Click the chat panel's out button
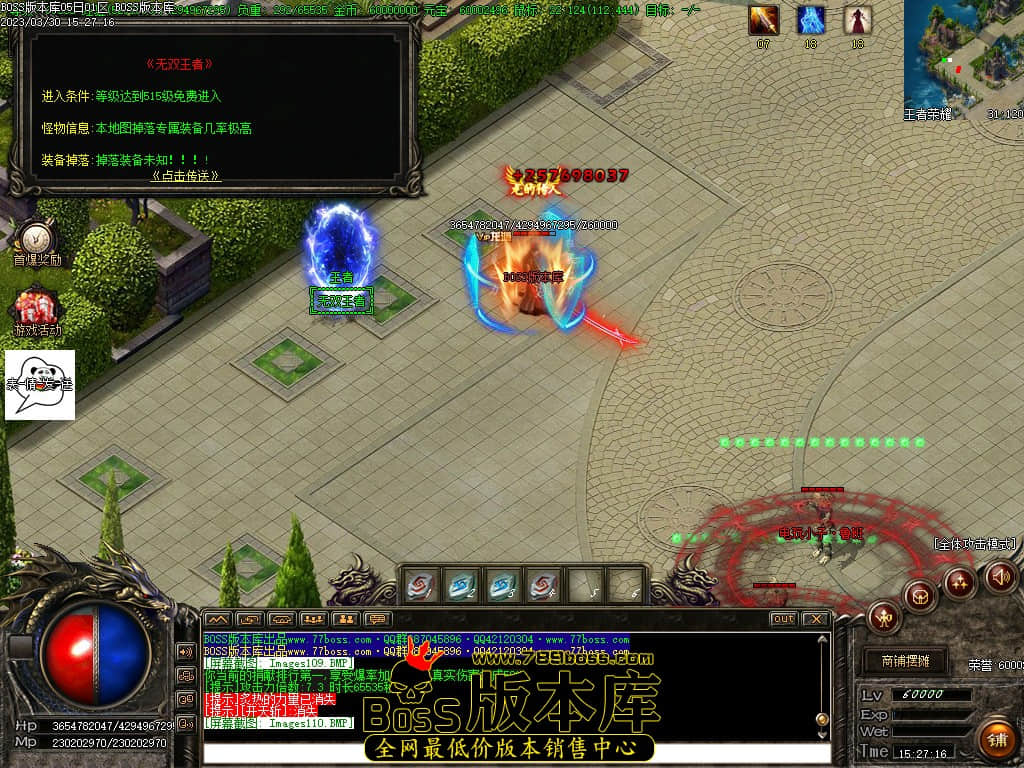 pyautogui.click(x=783, y=619)
